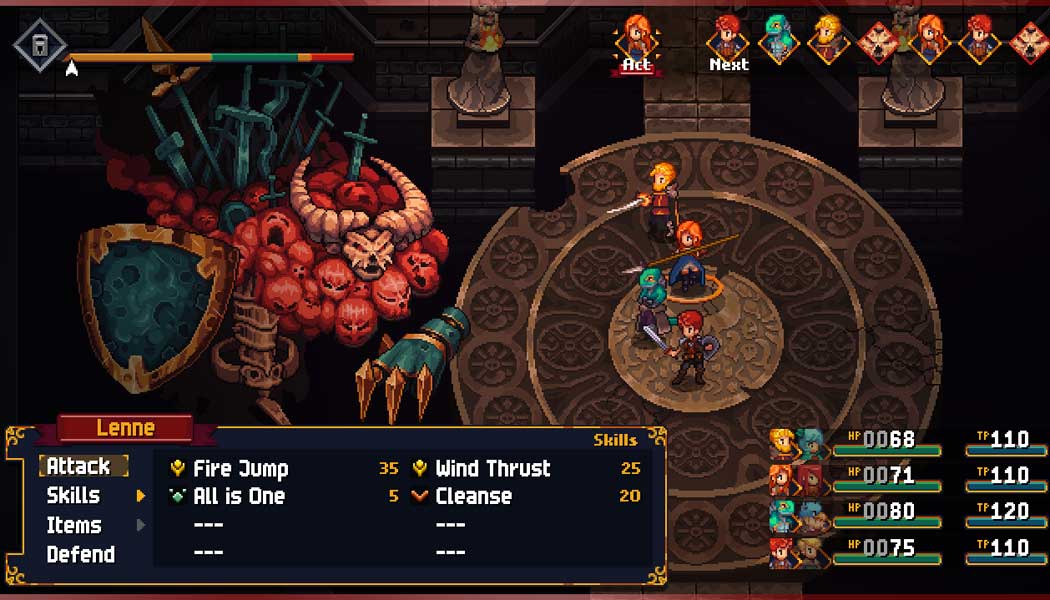Image resolution: width=1050 pixels, height=600 pixels.
Task: Select the Wind Thrust skill
Action: [x=492, y=468]
